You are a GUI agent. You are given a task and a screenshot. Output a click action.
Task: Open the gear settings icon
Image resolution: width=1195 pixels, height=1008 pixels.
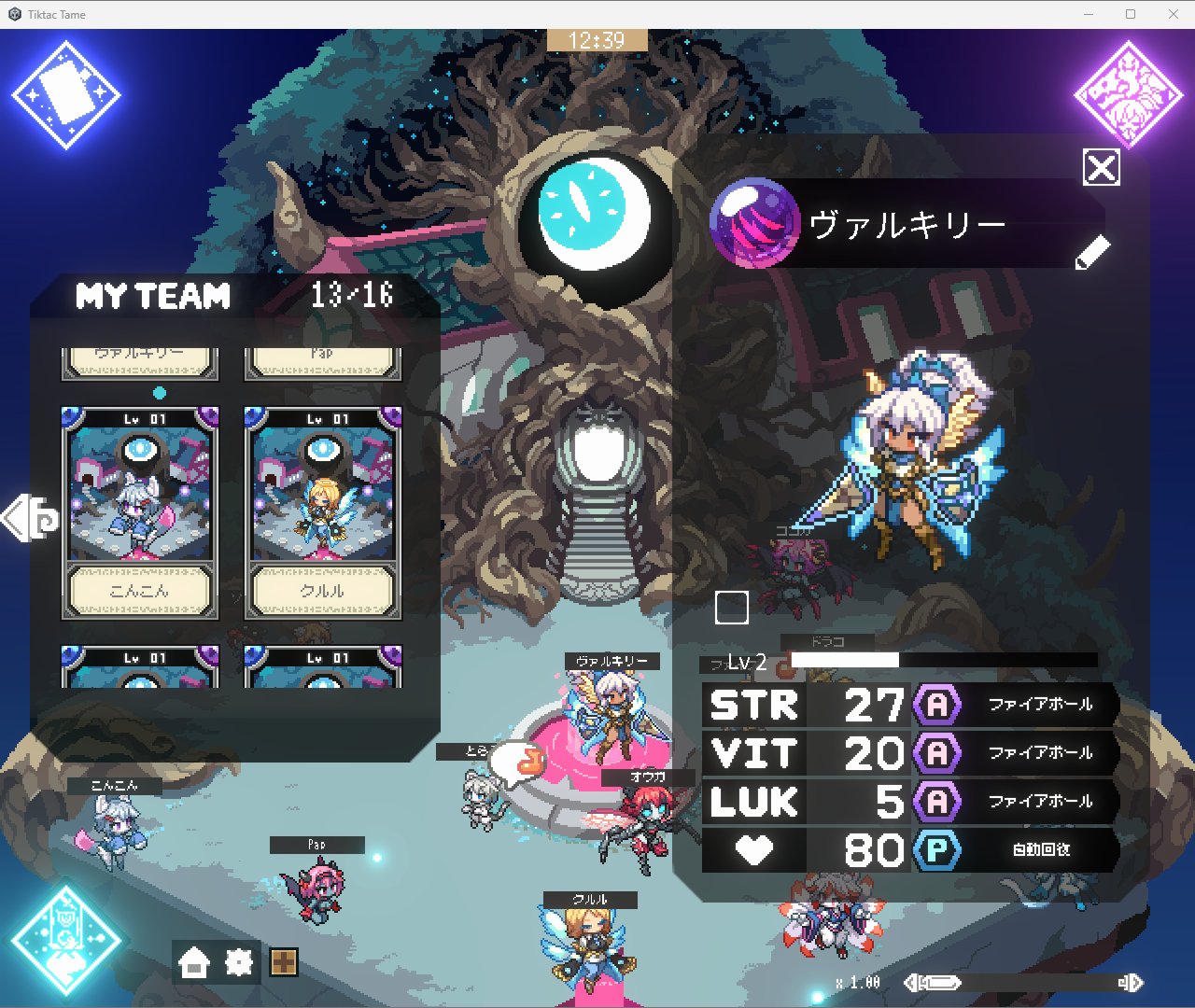point(239,962)
